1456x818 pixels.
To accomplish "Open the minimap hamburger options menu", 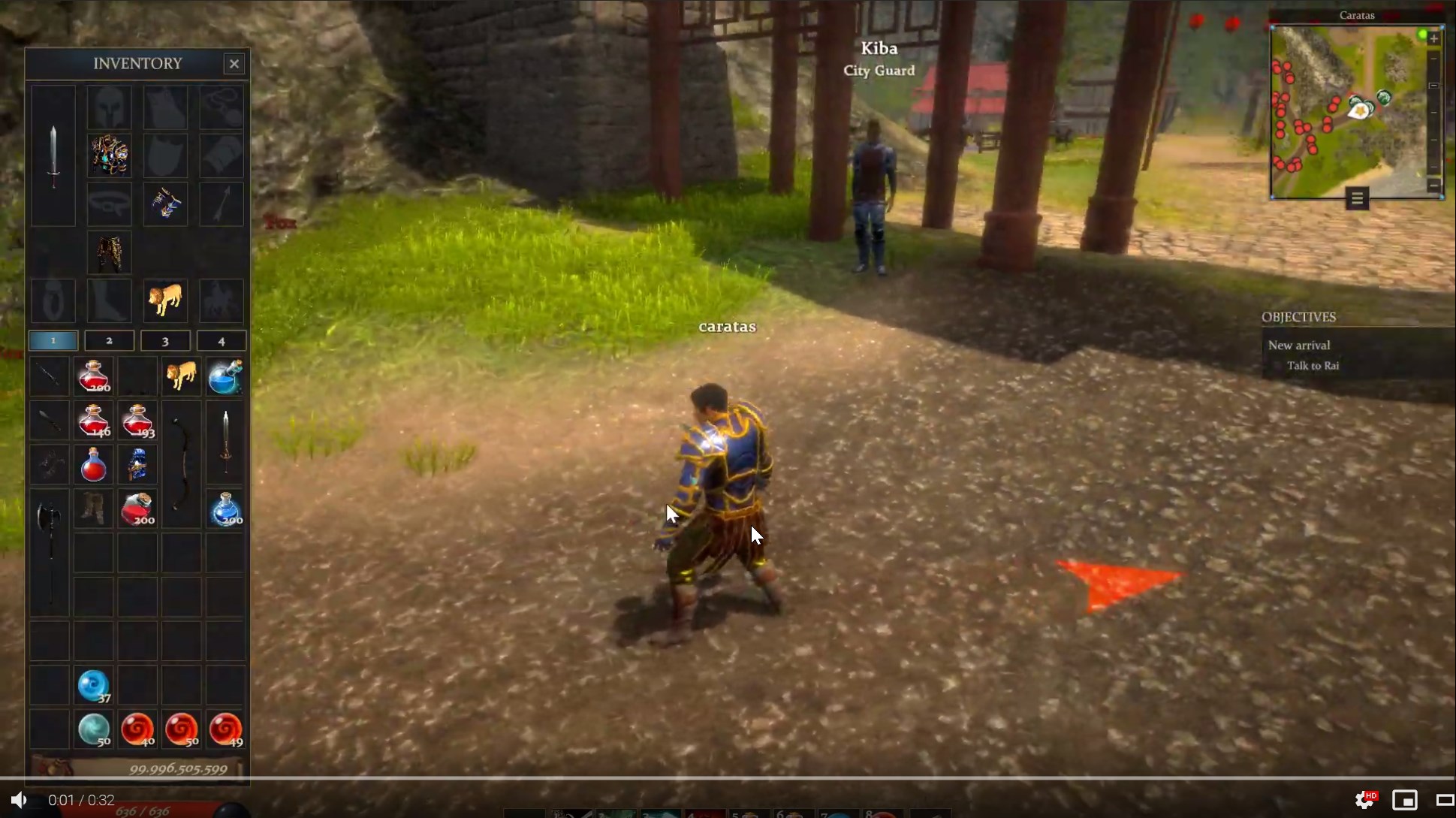I will point(1356,198).
